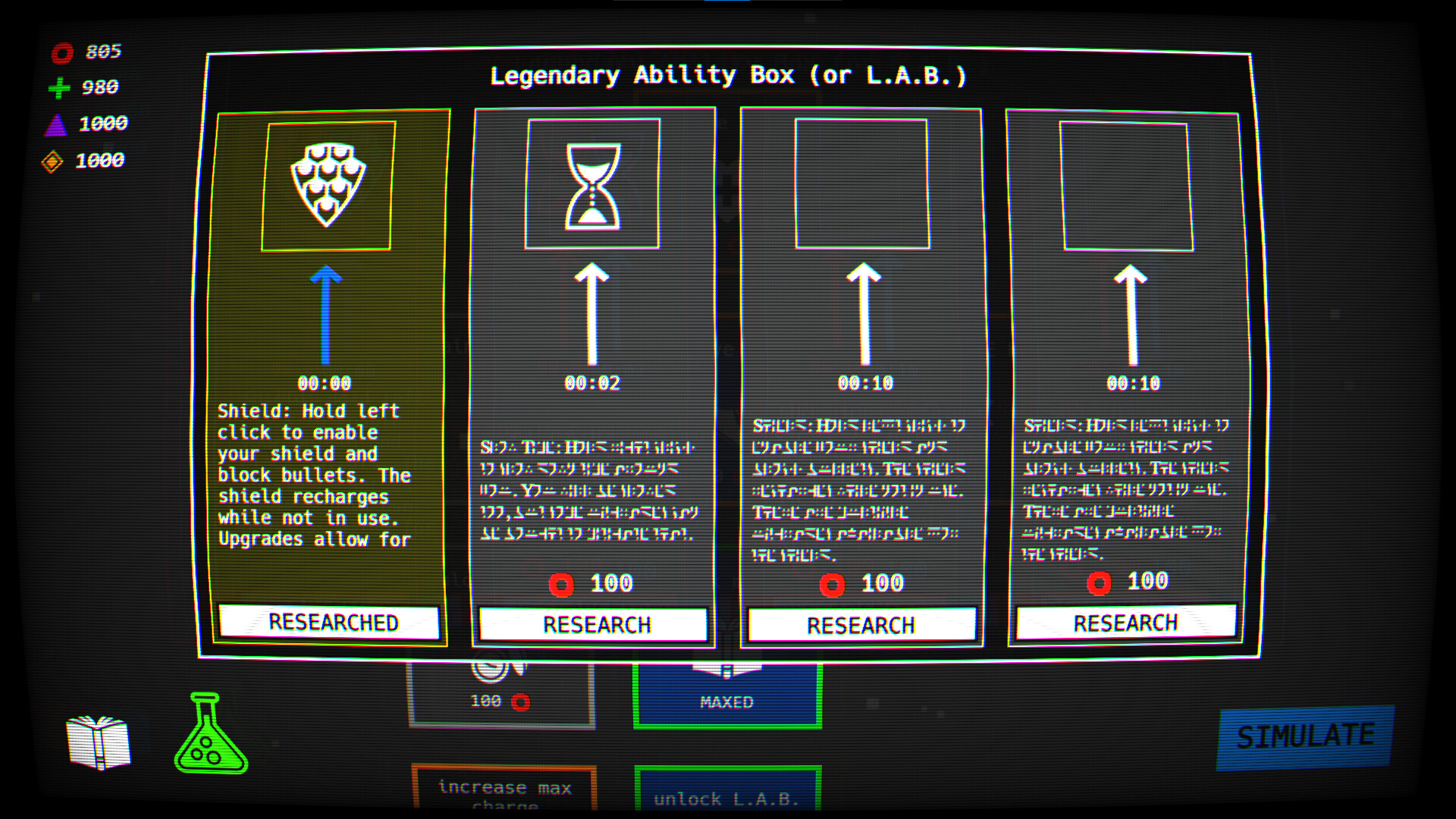Click the purple triangle resource icon

tap(58, 124)
